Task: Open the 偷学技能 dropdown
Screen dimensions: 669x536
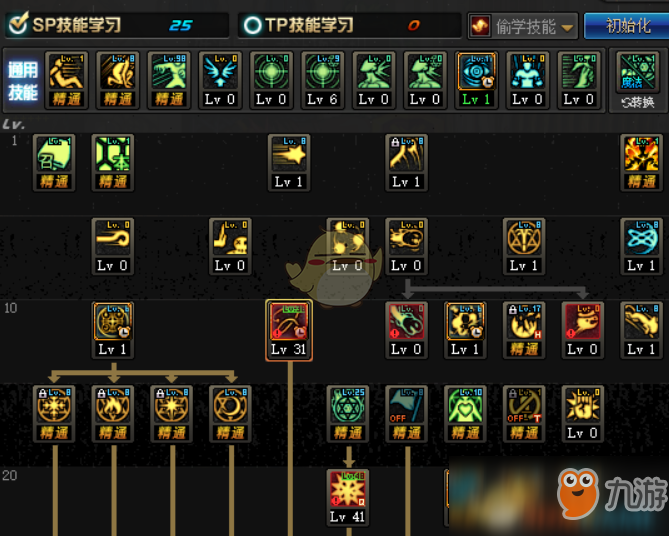Action: click(x=524, y=26)
